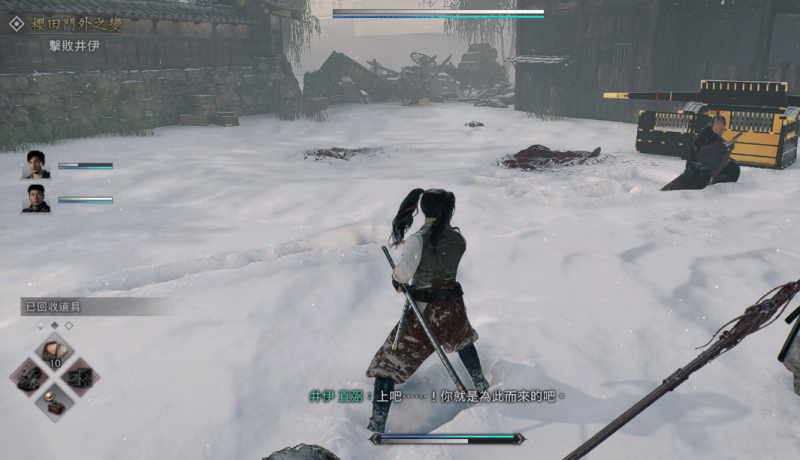Use the medicine item showing count 10
This screenshot has height=460, width=800.
[x=54, y=352]
